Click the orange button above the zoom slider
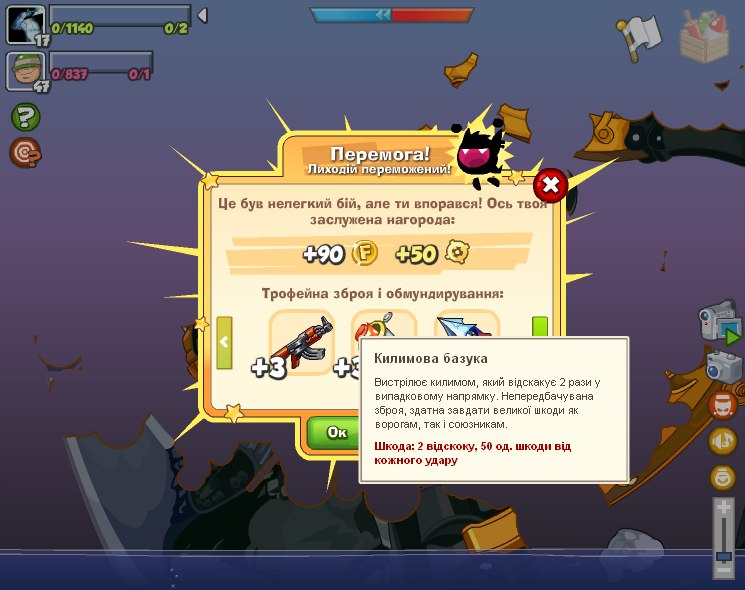 pyautogui.click(x=722, y=477)
